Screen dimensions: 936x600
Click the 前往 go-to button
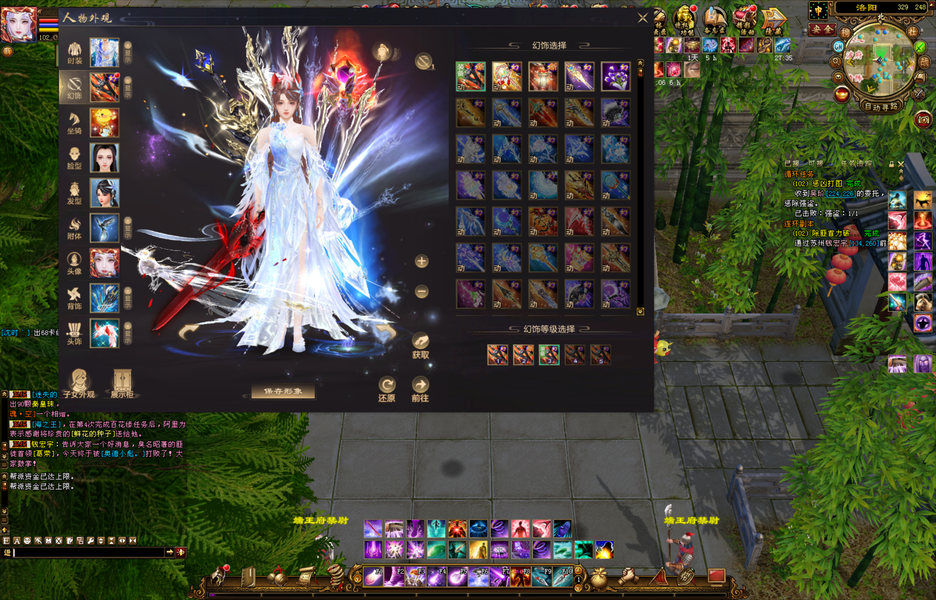pyautogui.click(x=421, y=388)
